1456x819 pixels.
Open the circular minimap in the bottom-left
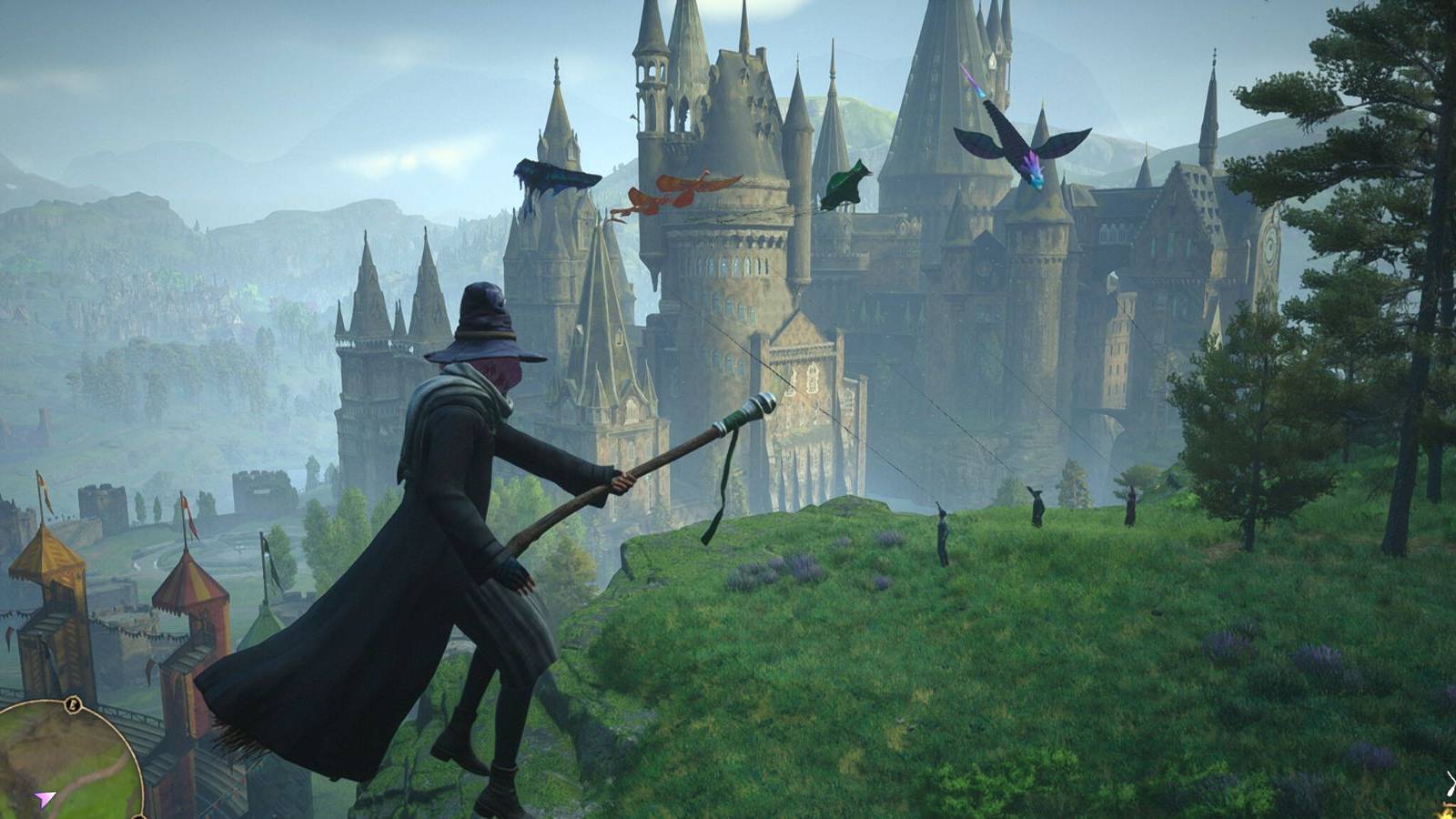[x=55, y=764]
